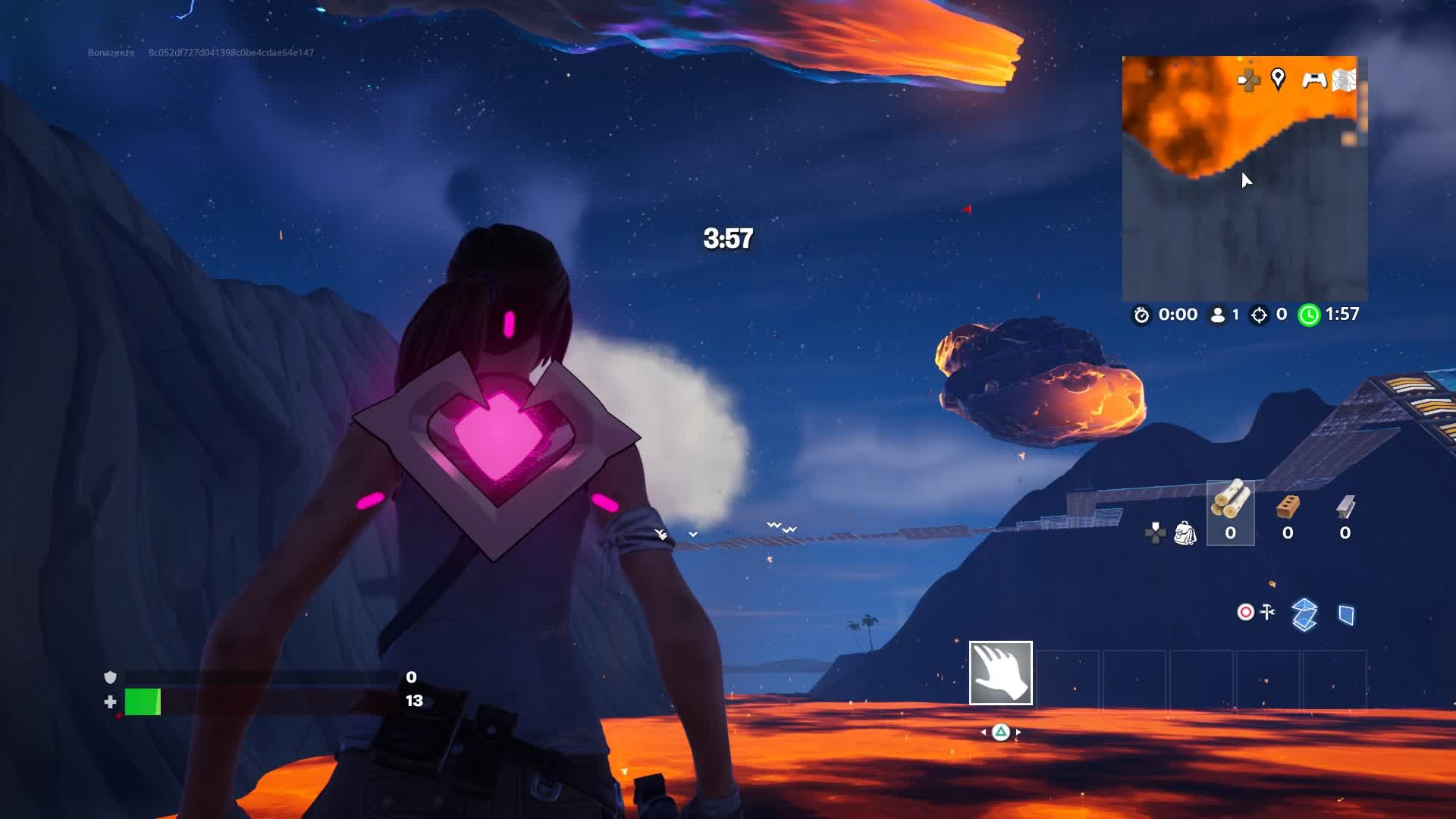Click the player count icon showing 1
1456x819 pixels.
pyautogui.click(x=1217, y=315)
